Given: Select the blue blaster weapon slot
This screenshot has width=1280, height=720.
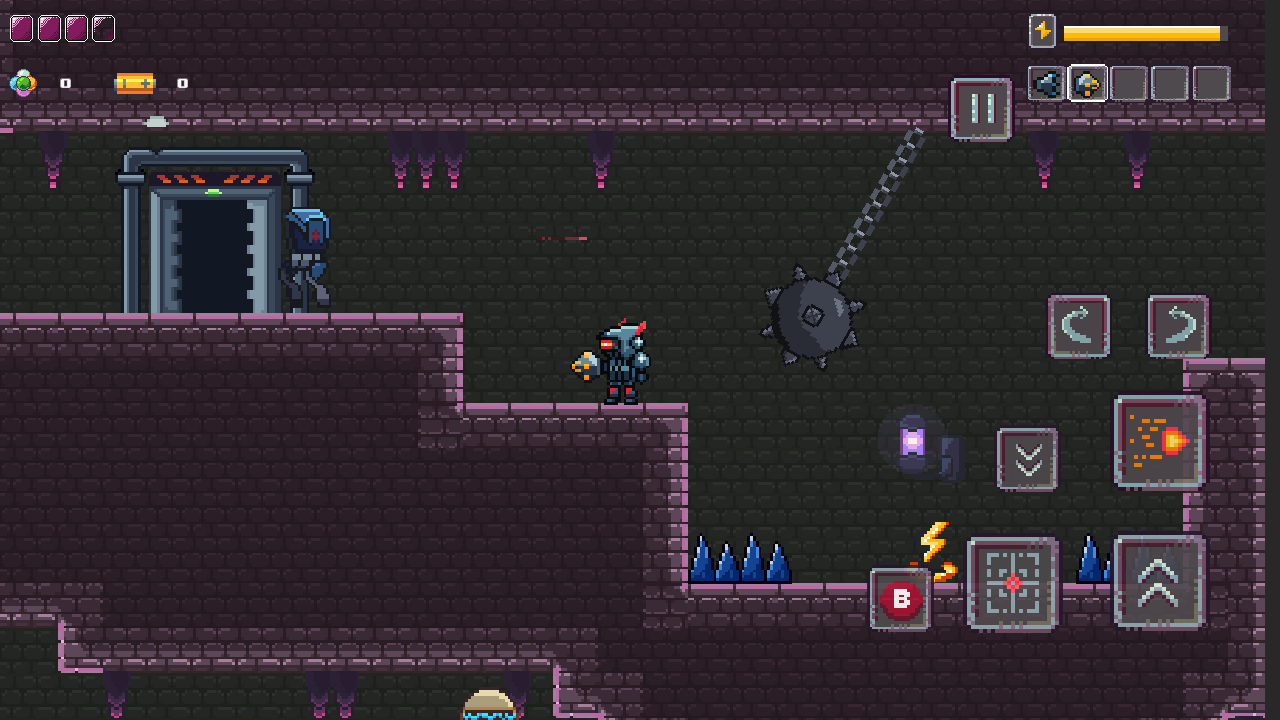Looking at the screenshot, I should coord(1046,84).
